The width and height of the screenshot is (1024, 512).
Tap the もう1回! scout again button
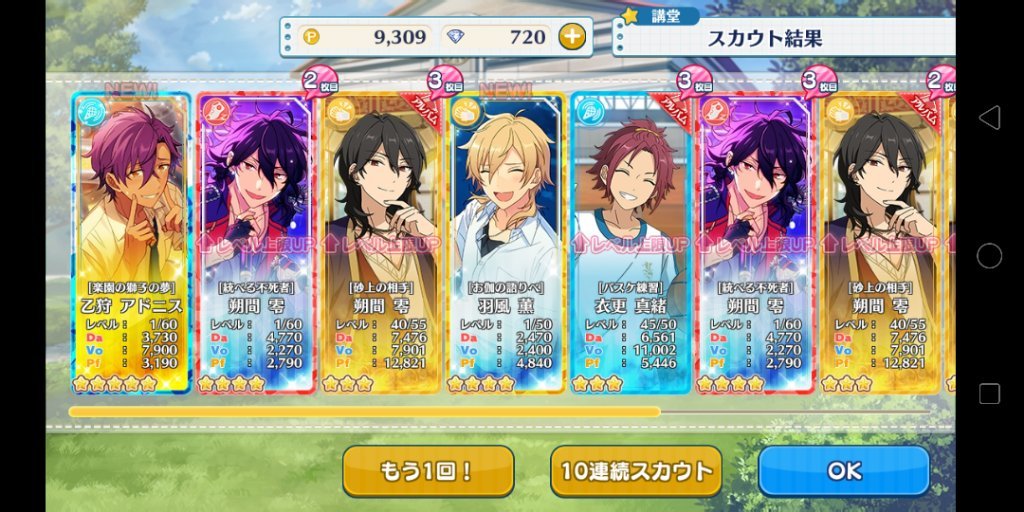click(x=428, y=471)
